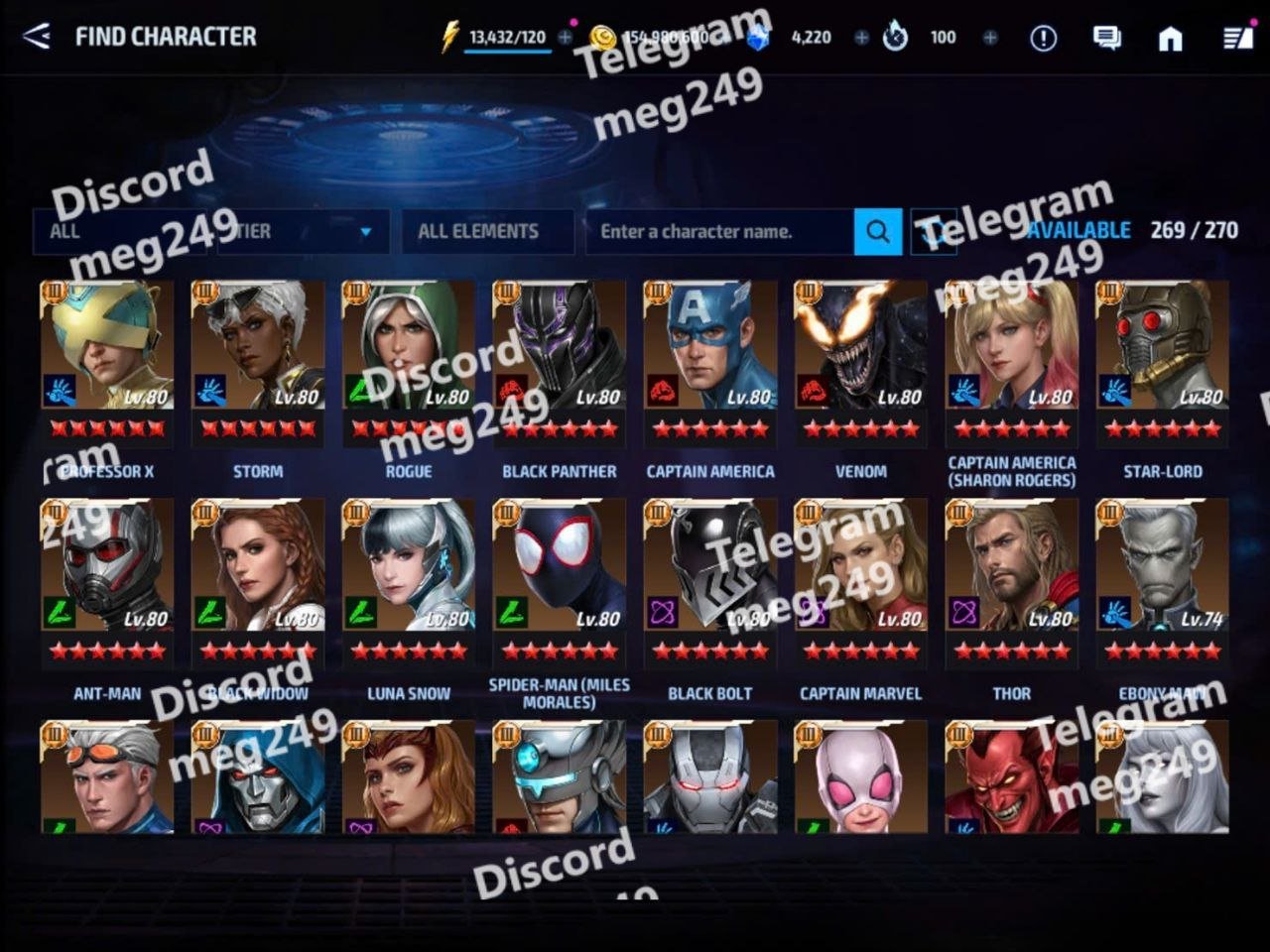Return to the home screen

1171,38
